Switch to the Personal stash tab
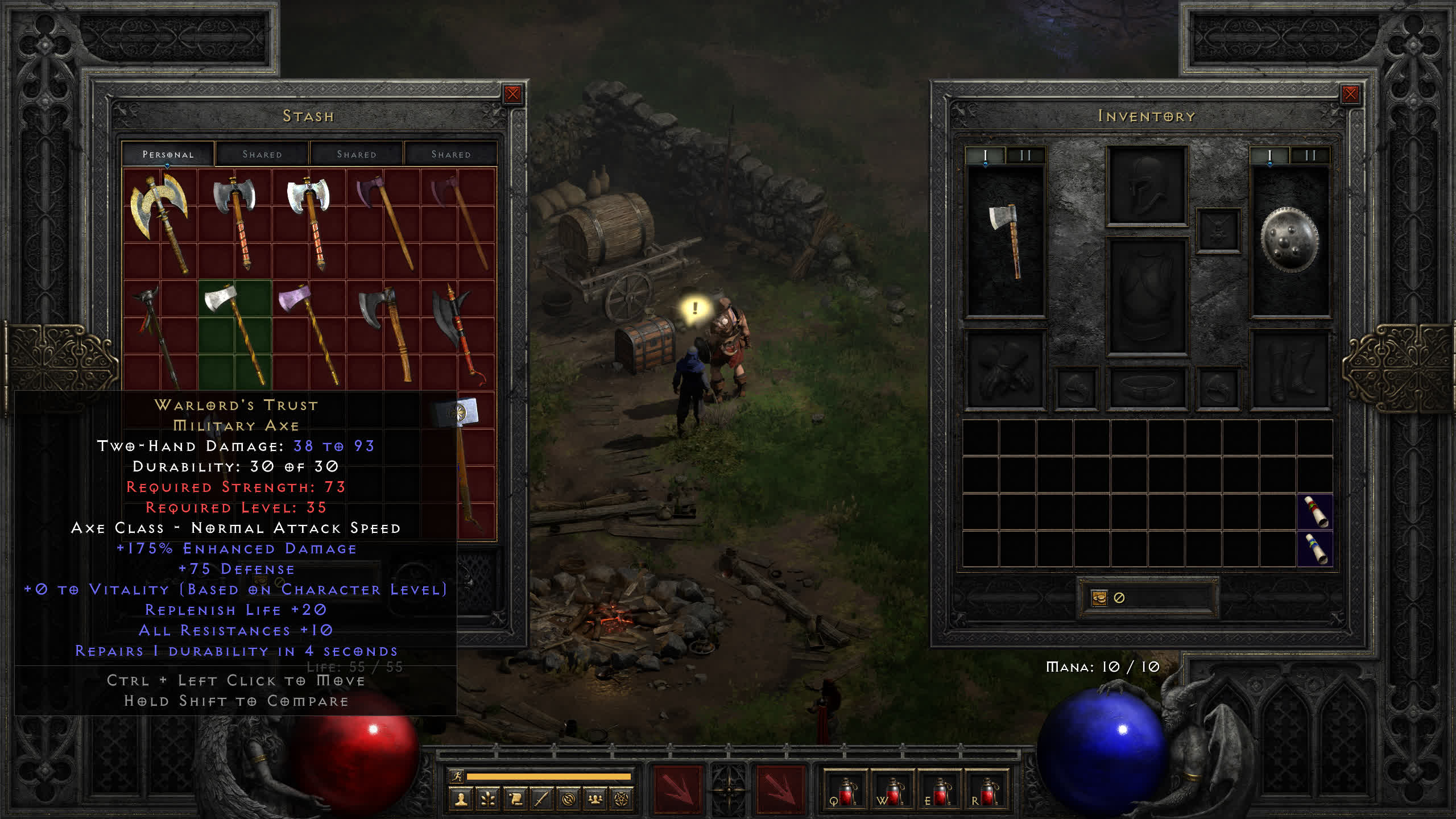Viewport: 1456px width, 819px height. [x=168, y=154]
